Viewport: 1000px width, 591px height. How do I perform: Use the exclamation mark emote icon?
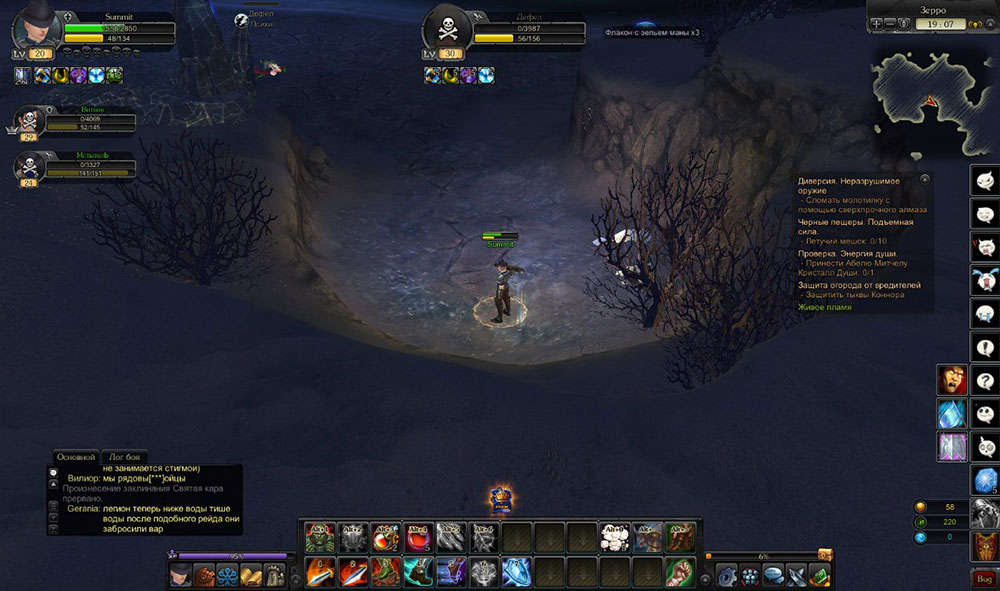[x=985, y=346]
